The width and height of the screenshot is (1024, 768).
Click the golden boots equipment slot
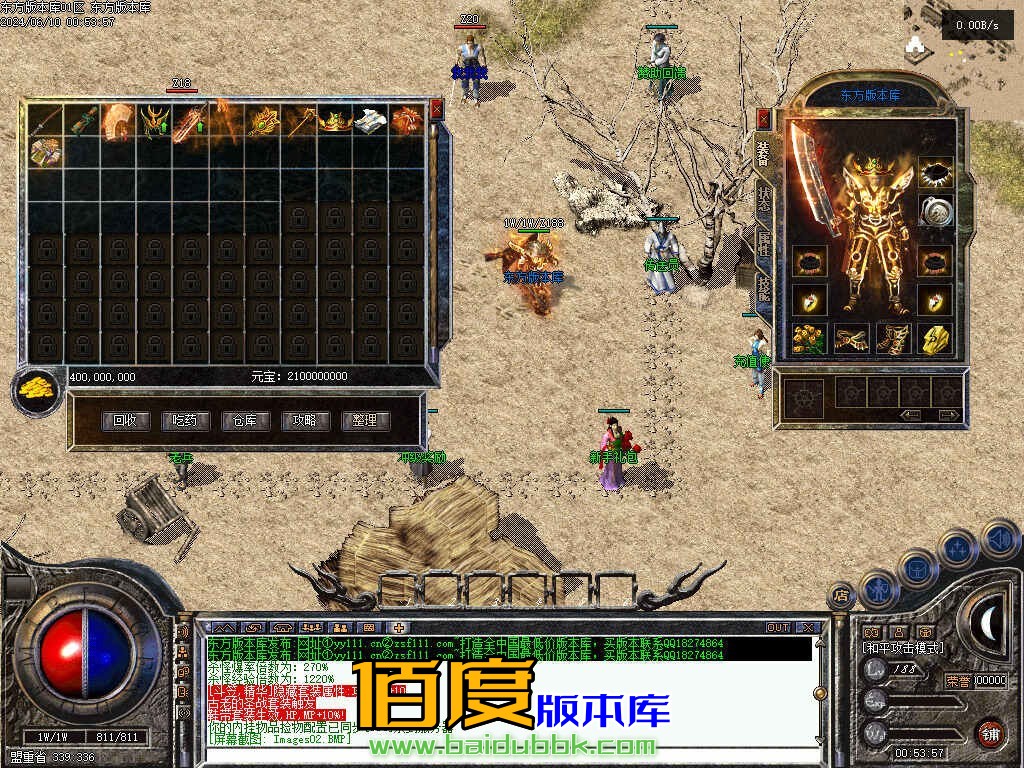click(x=892, y=339)
